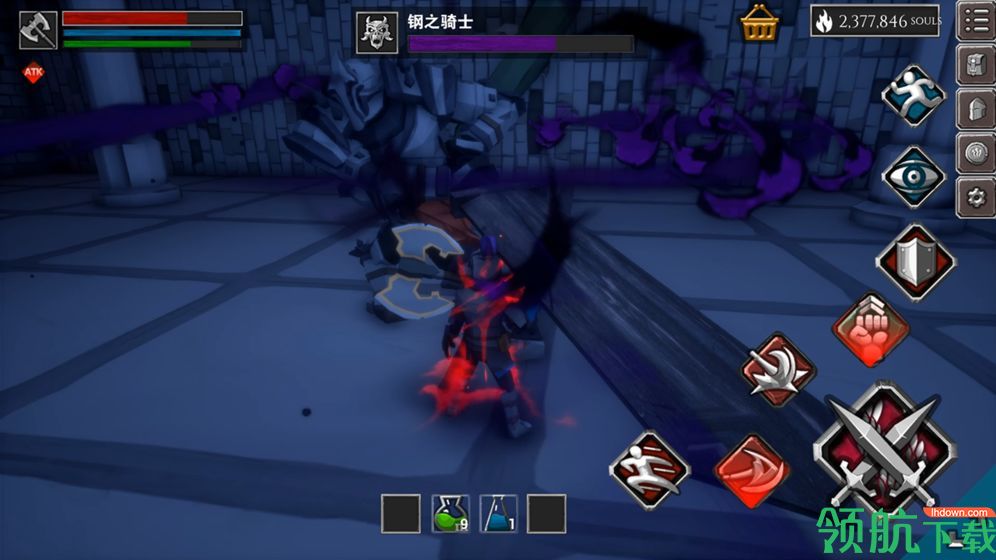This screenshot has width=996, height=560.
Task: Tap the eye target lock button
Action: pos(913,176)
